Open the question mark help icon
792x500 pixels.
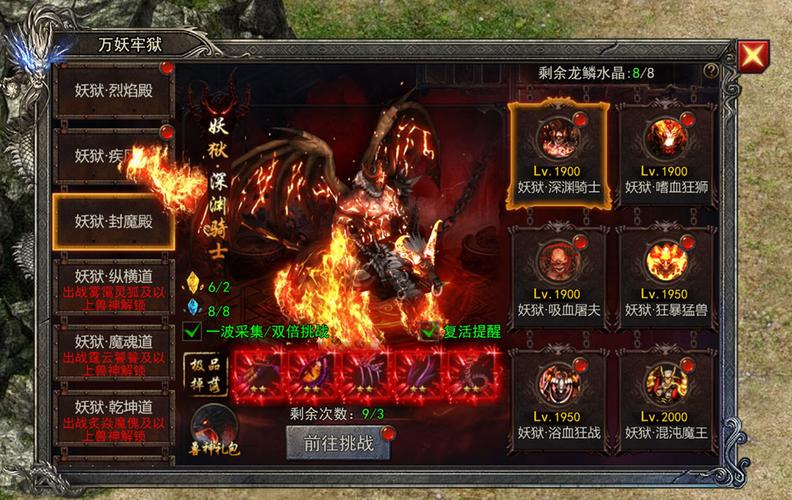711,72
